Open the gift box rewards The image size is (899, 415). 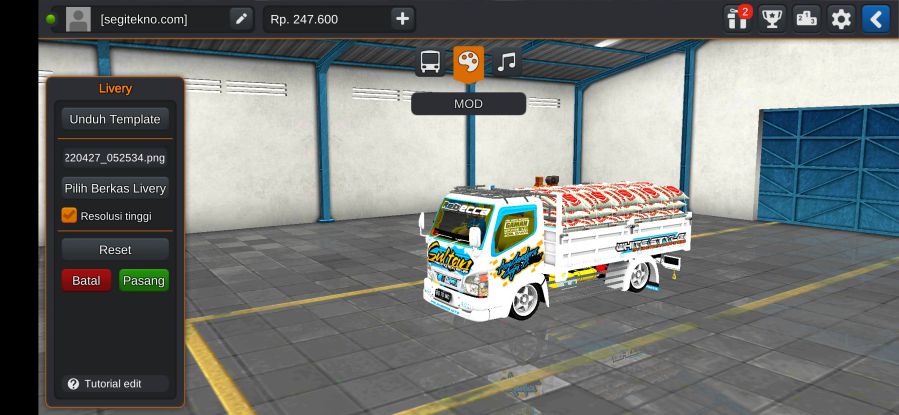737,18
